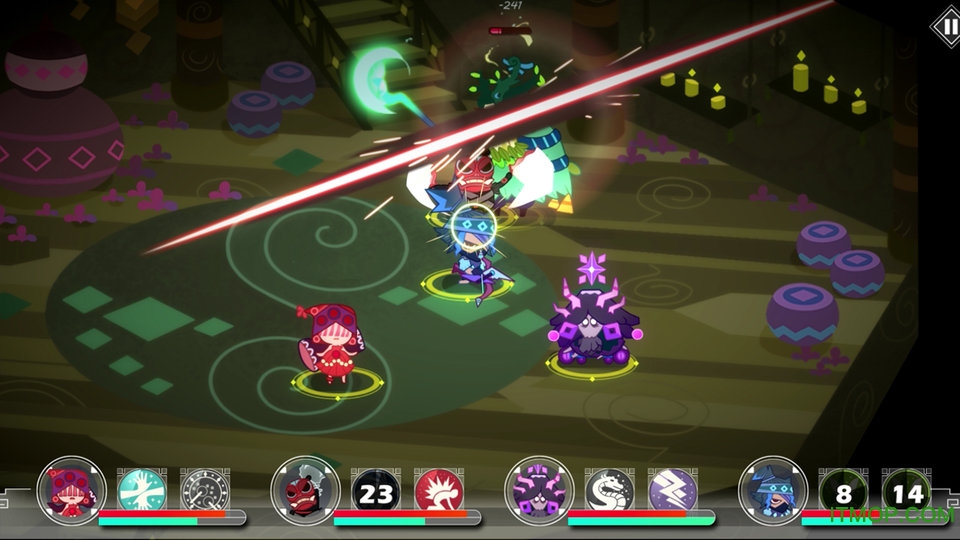The image size is (960, 540).
Task: Tap the skill on cooldown showing 23
Action: coord(375,491)
